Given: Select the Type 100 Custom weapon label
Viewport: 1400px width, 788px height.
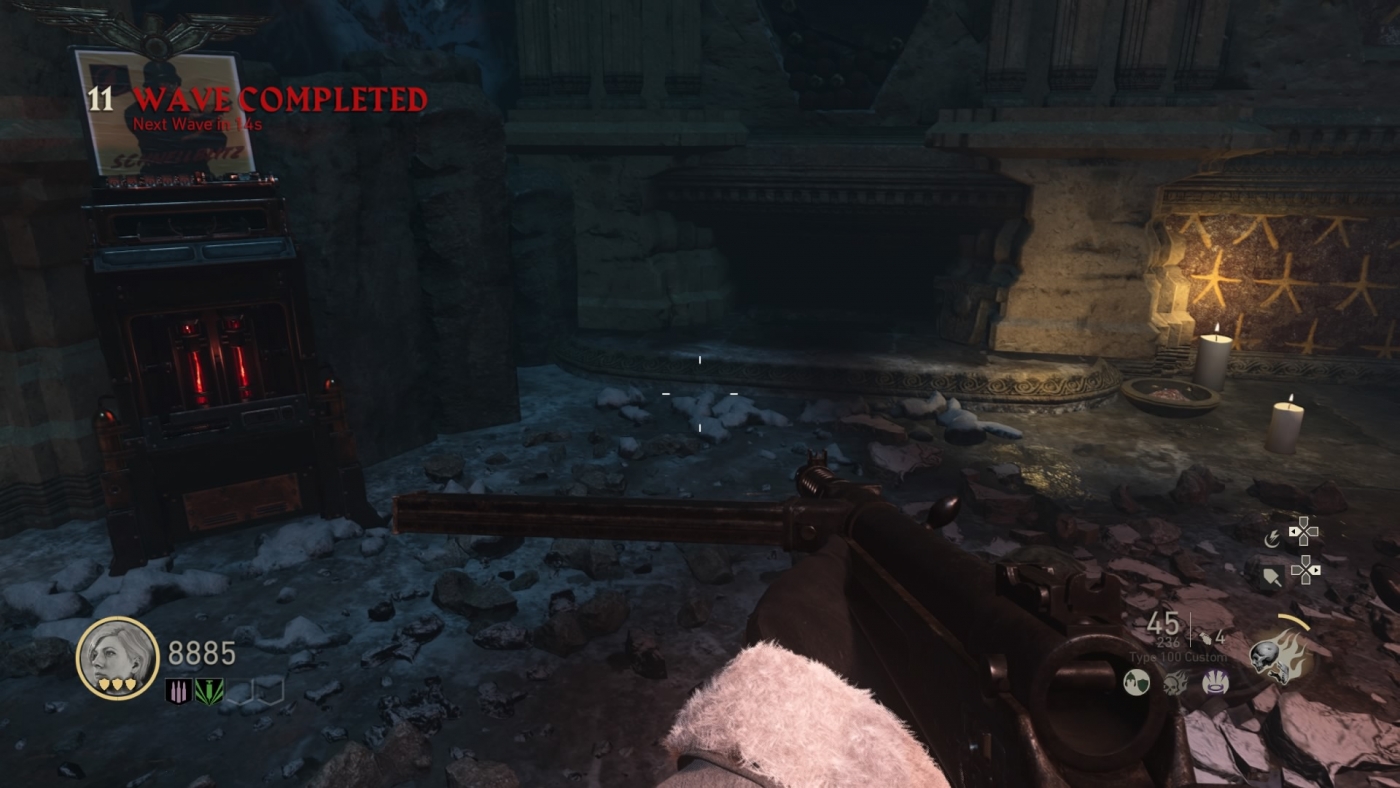Looking at the screenshot, I should (1179, 657).
